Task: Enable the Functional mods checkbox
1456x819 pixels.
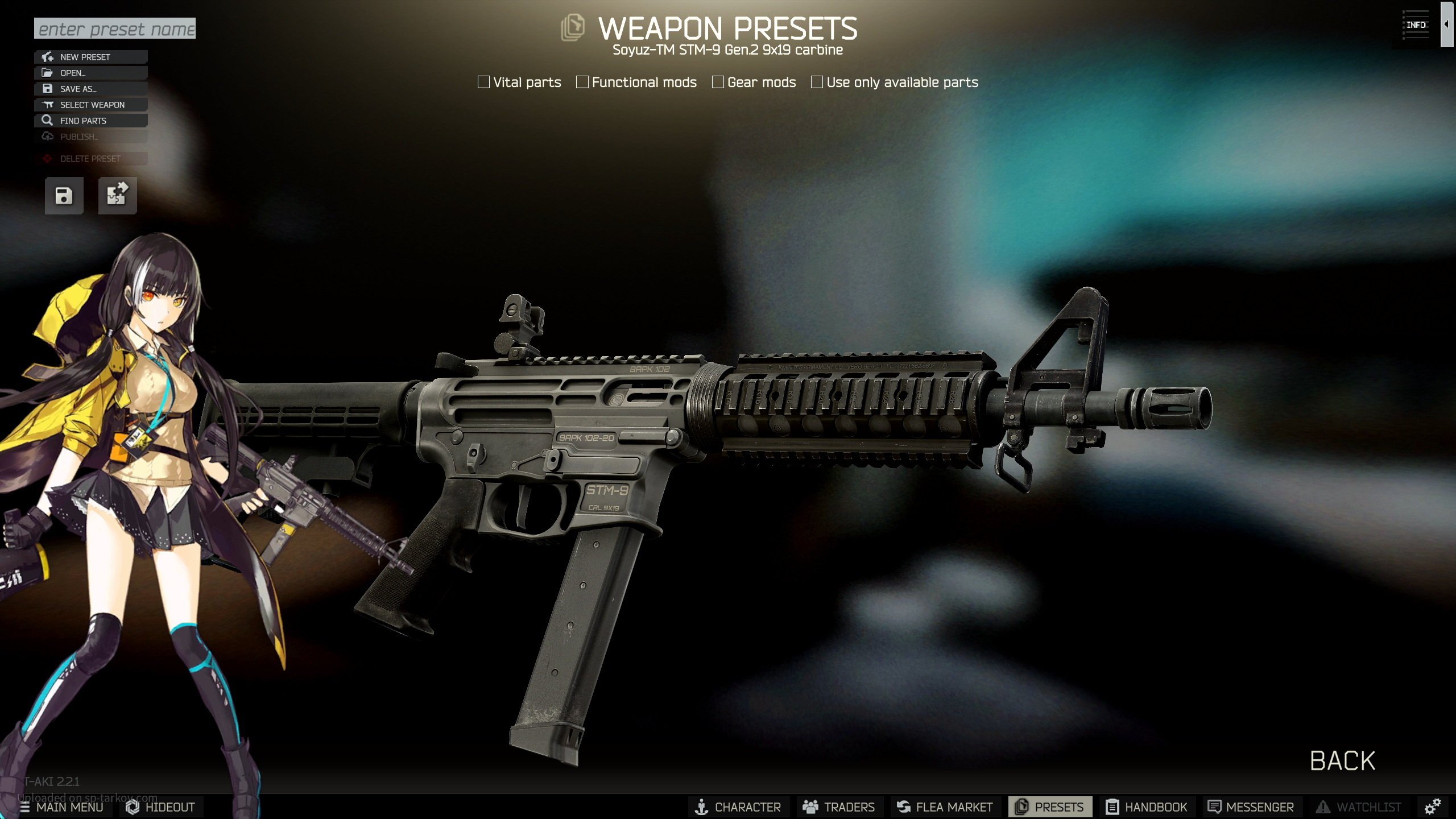Action: point(582,82)
